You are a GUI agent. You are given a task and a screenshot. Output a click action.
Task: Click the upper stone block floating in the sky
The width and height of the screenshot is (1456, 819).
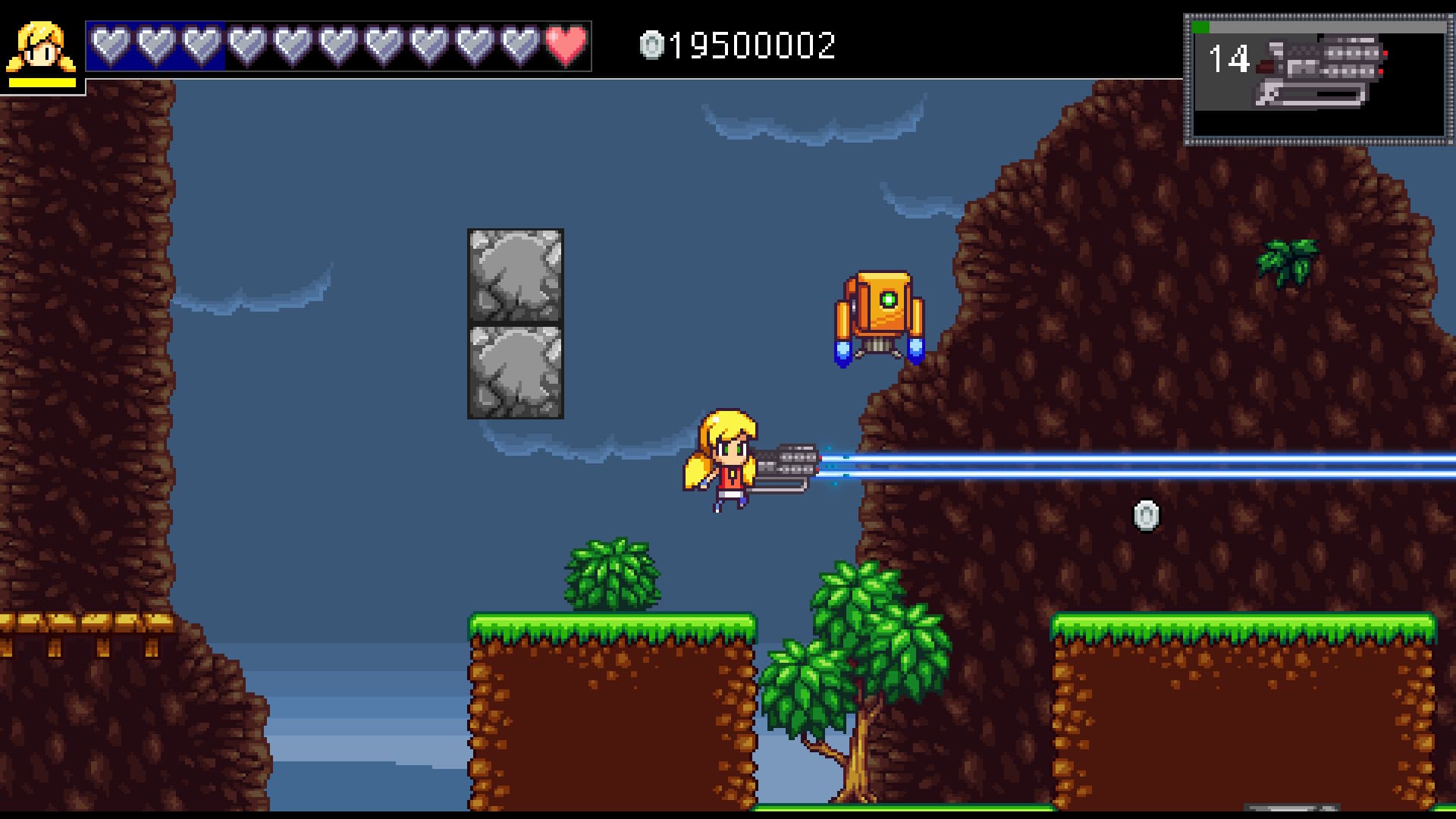tap(514, 277)
